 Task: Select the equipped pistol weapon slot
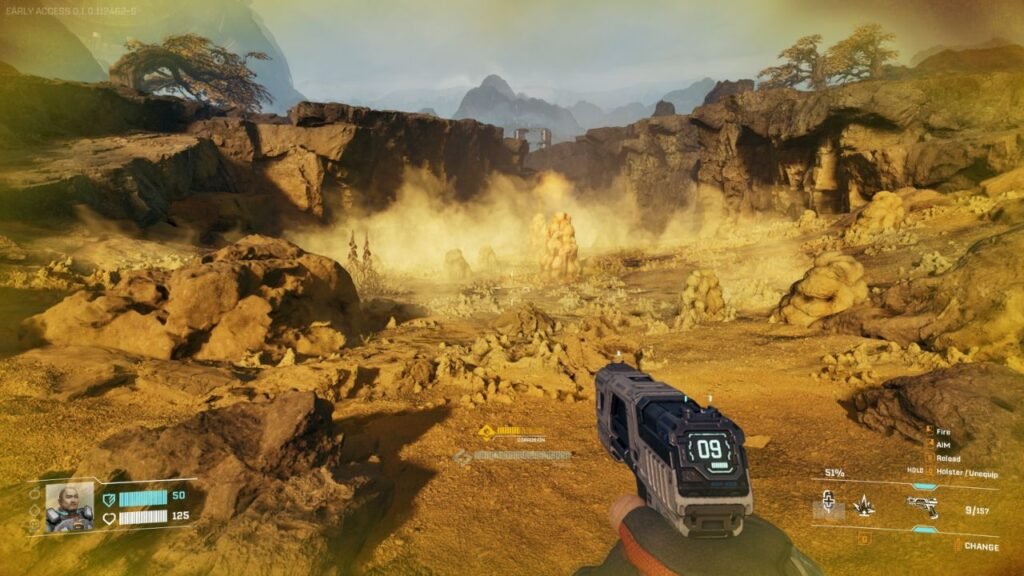(922, 507)
